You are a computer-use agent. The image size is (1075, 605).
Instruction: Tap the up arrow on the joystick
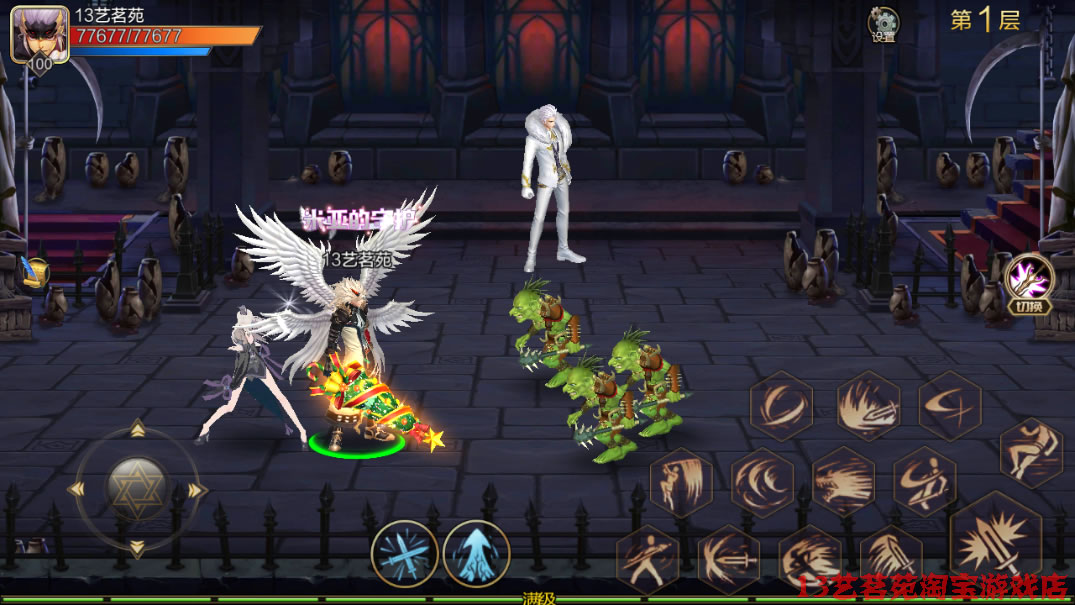click(137, 431)
